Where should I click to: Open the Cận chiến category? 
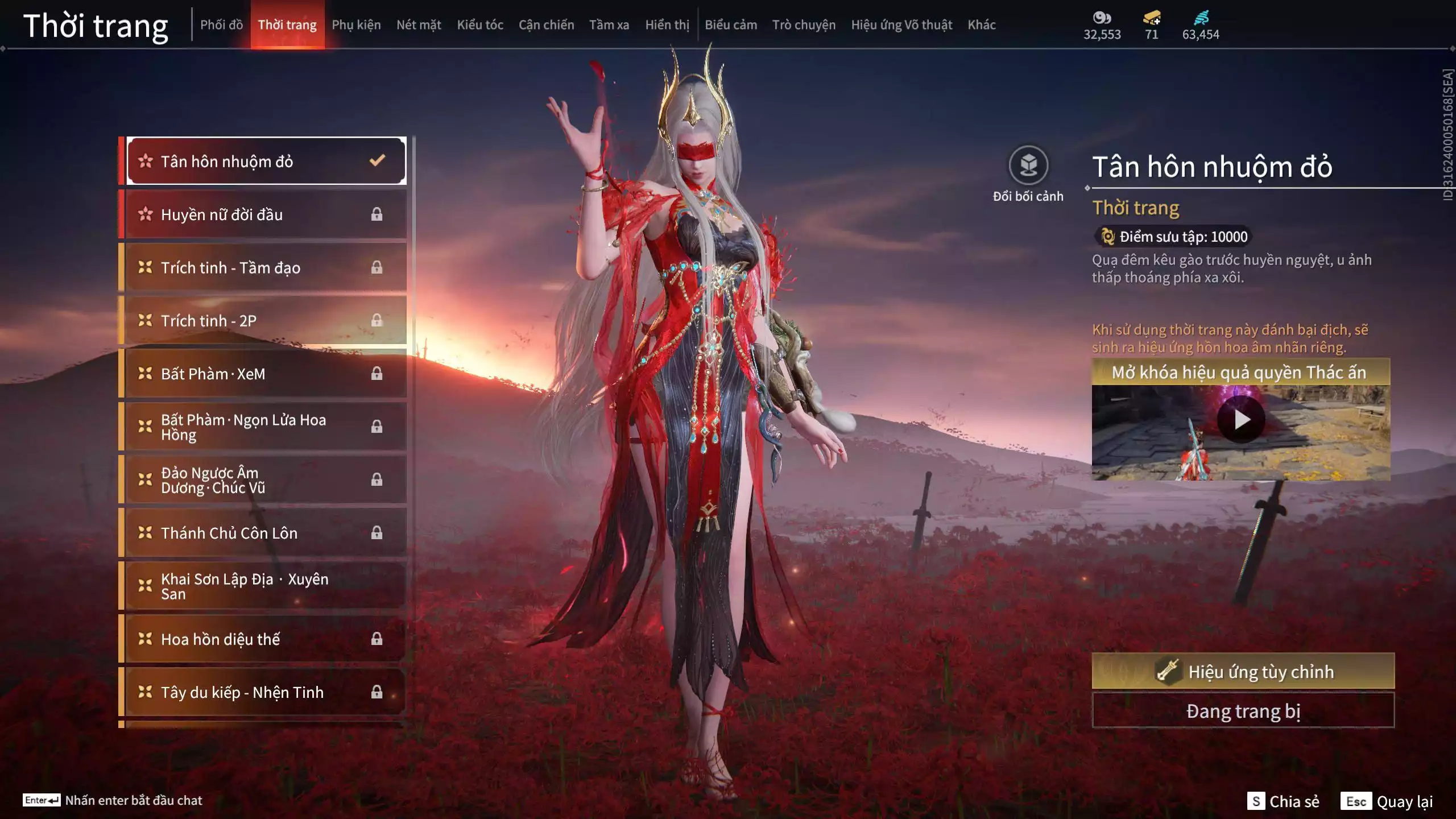546,25
